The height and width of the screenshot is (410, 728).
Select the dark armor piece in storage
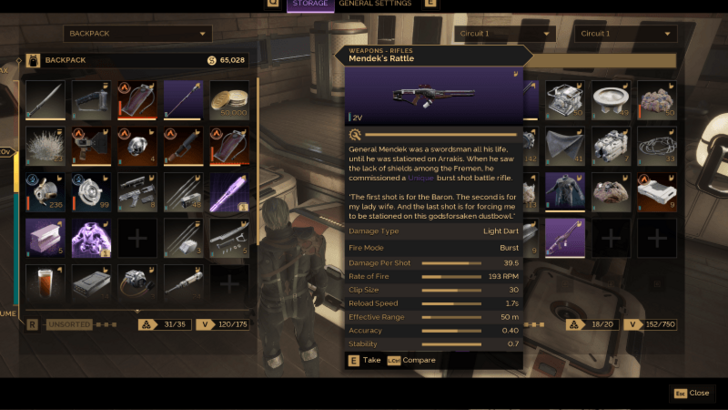565,192
